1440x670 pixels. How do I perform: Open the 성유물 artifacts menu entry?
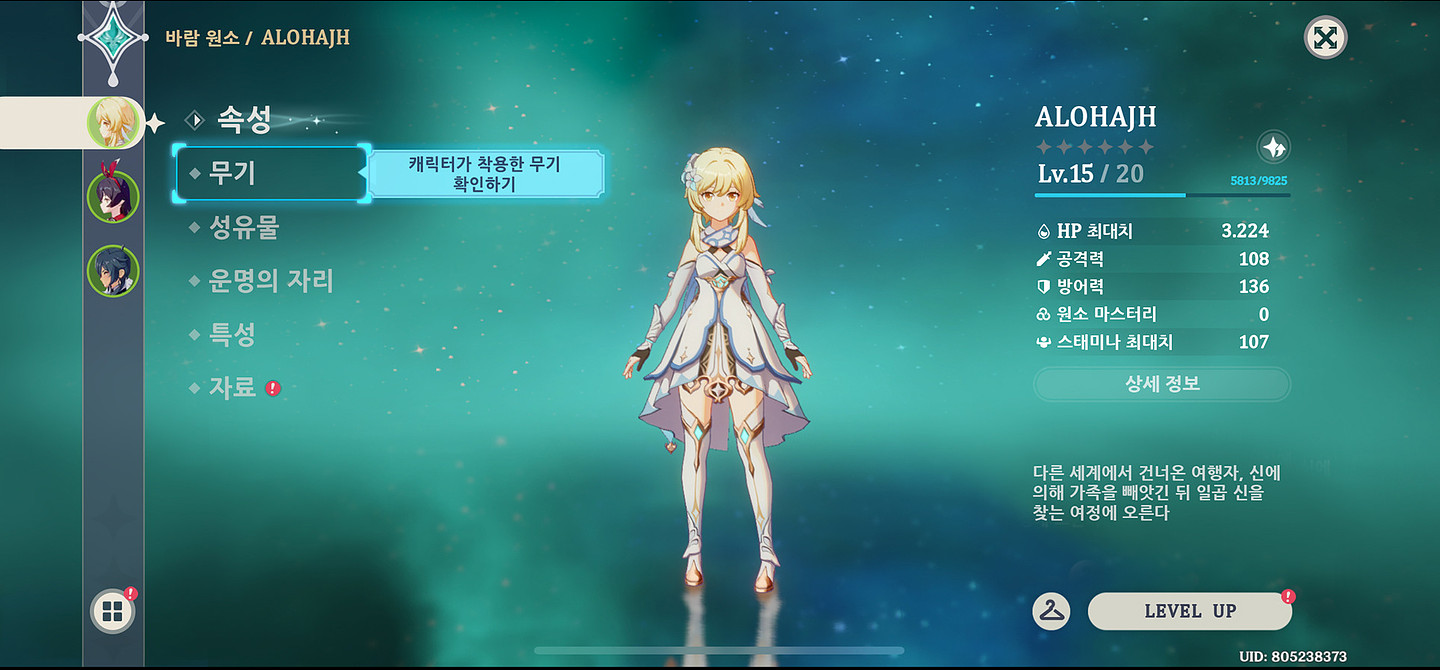[x=243, y=228]
